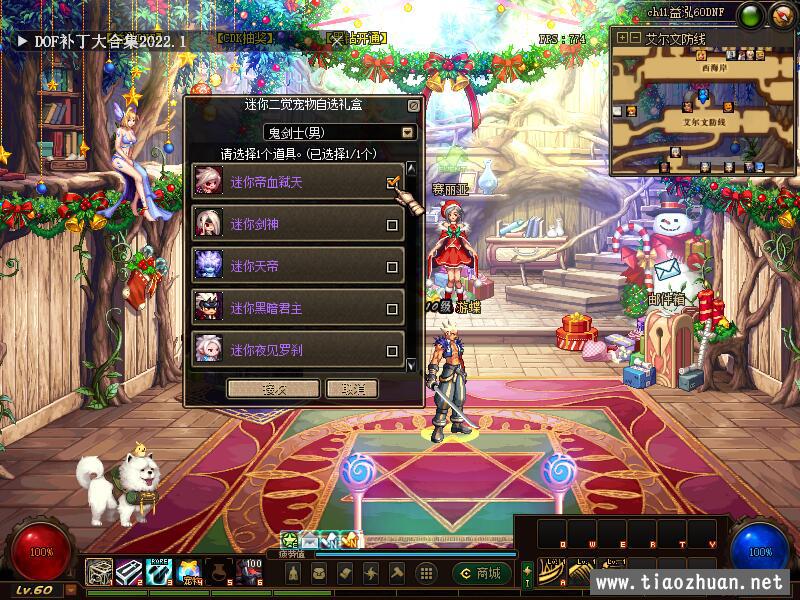Tick the 迷你黑暗君主 checkbox
The image size is (800, 600).
(392, 309)
